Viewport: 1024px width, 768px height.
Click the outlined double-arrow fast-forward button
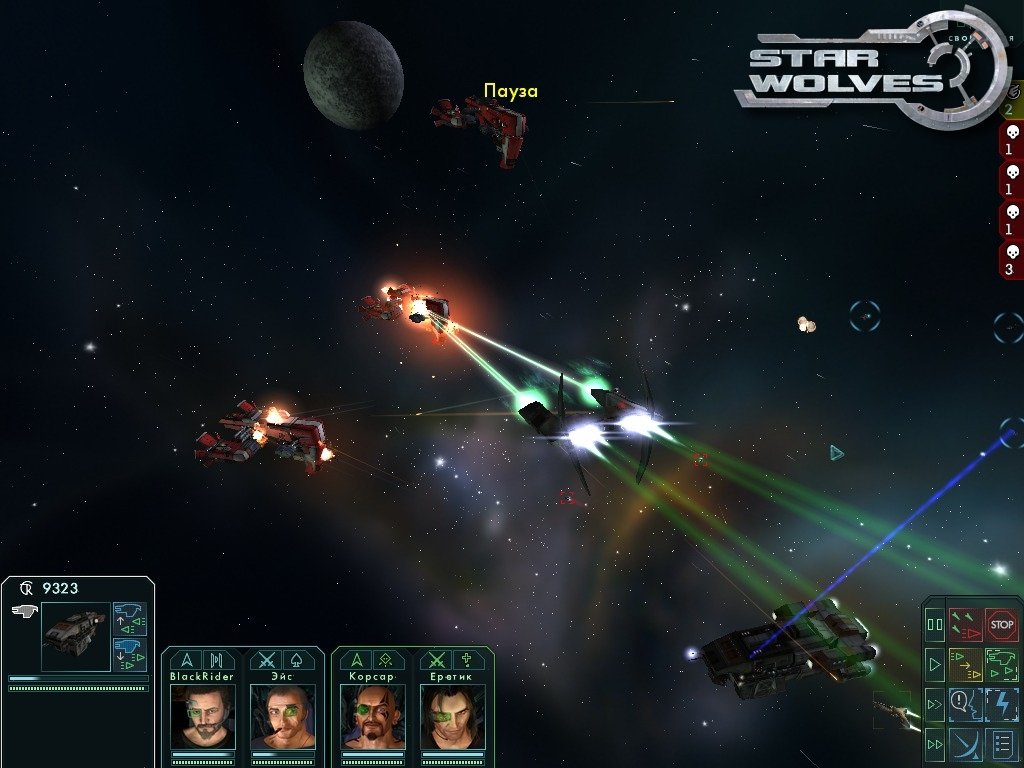935,704
